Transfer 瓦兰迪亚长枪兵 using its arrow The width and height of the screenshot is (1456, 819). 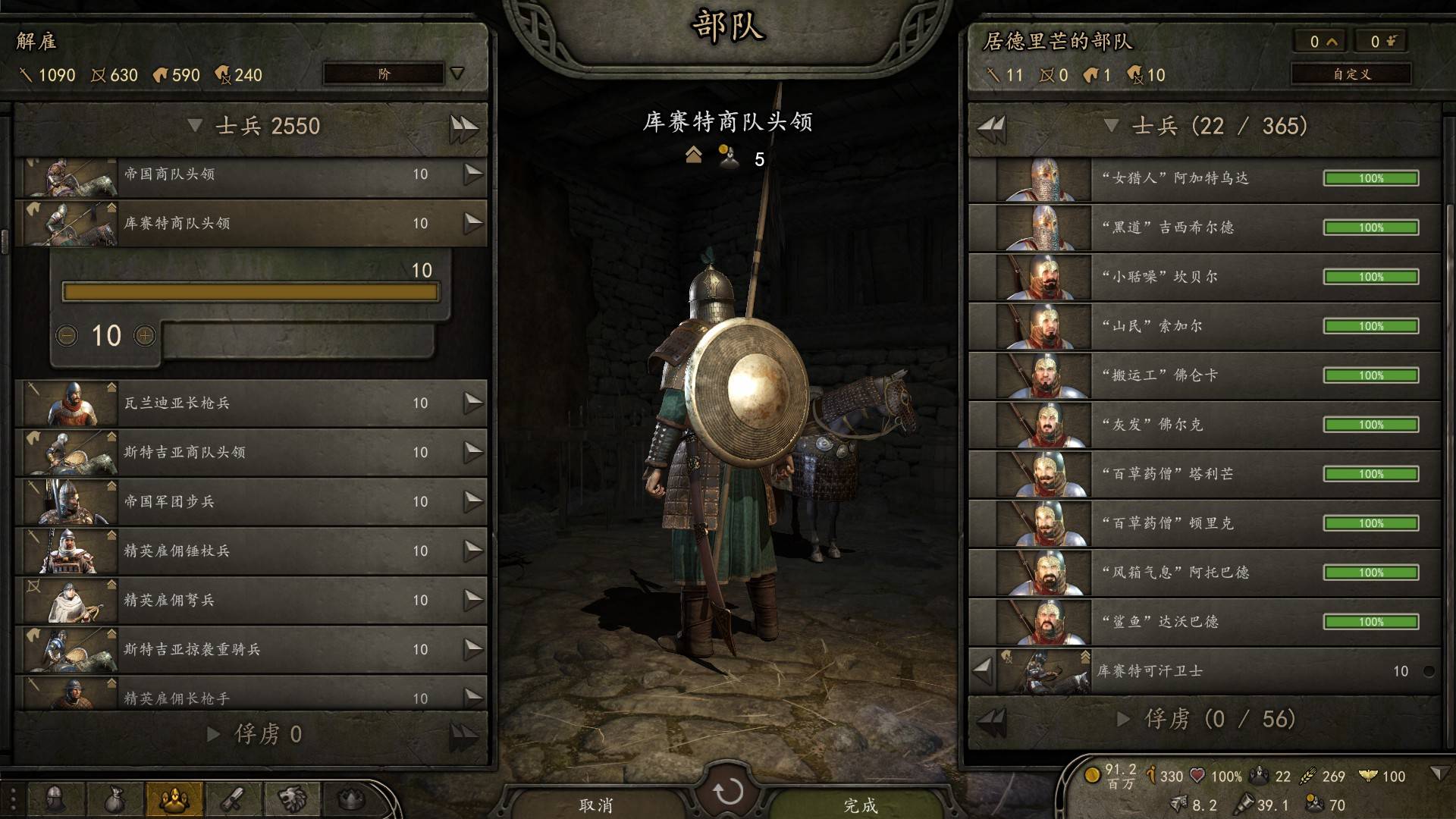(x=473, y=403)
